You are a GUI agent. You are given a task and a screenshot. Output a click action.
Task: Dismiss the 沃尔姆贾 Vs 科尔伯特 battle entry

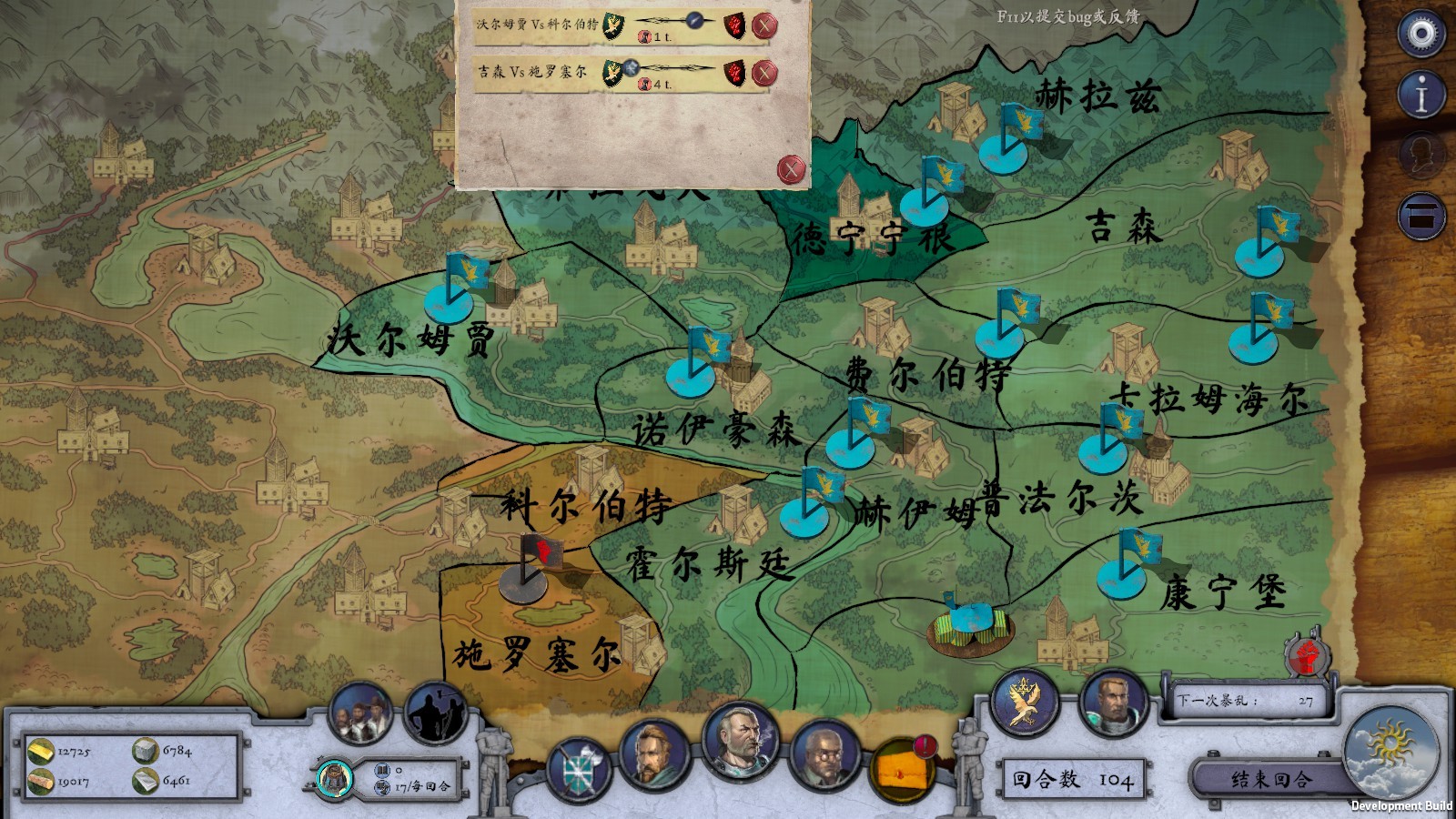tap(763, 25)
